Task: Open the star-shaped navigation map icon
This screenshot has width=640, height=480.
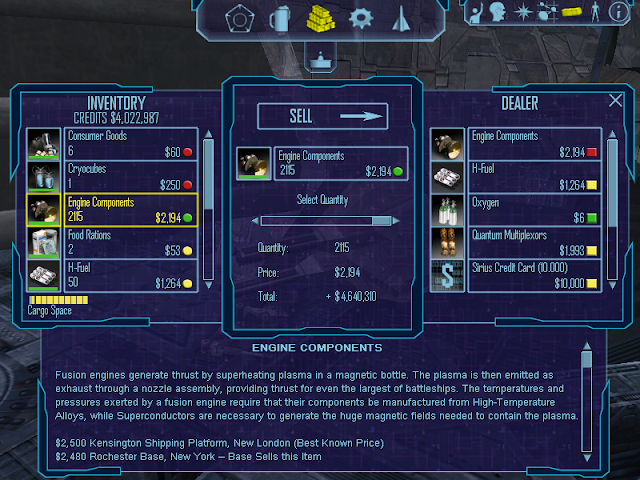Action: pyautogui.click(x=522, y=12)
